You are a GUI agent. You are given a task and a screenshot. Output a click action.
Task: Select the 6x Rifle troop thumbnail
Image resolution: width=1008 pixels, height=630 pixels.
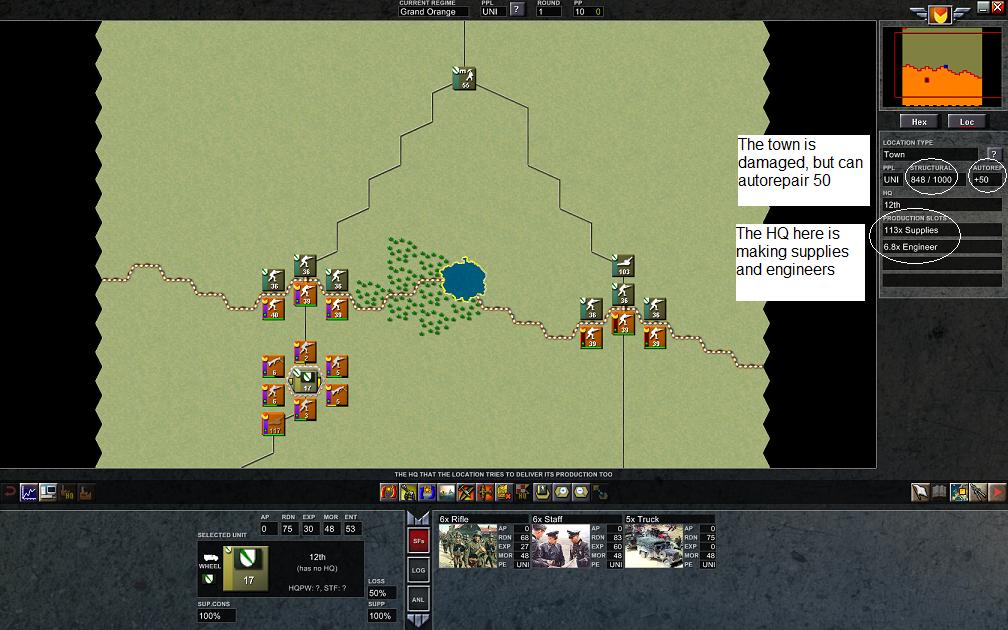tap(468, 546)
